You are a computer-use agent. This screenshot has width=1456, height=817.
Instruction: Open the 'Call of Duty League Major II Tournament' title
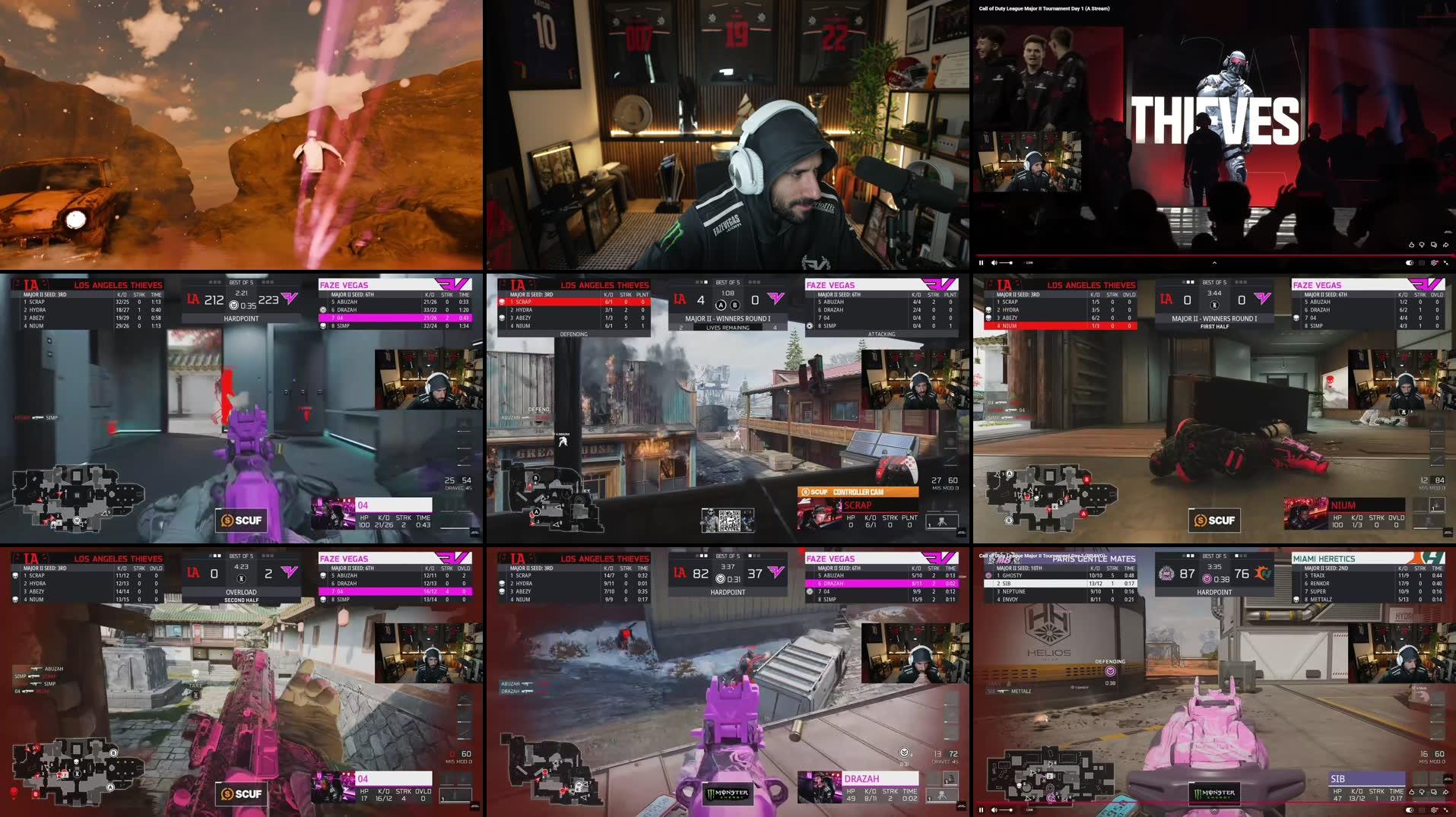[1043, 8]
